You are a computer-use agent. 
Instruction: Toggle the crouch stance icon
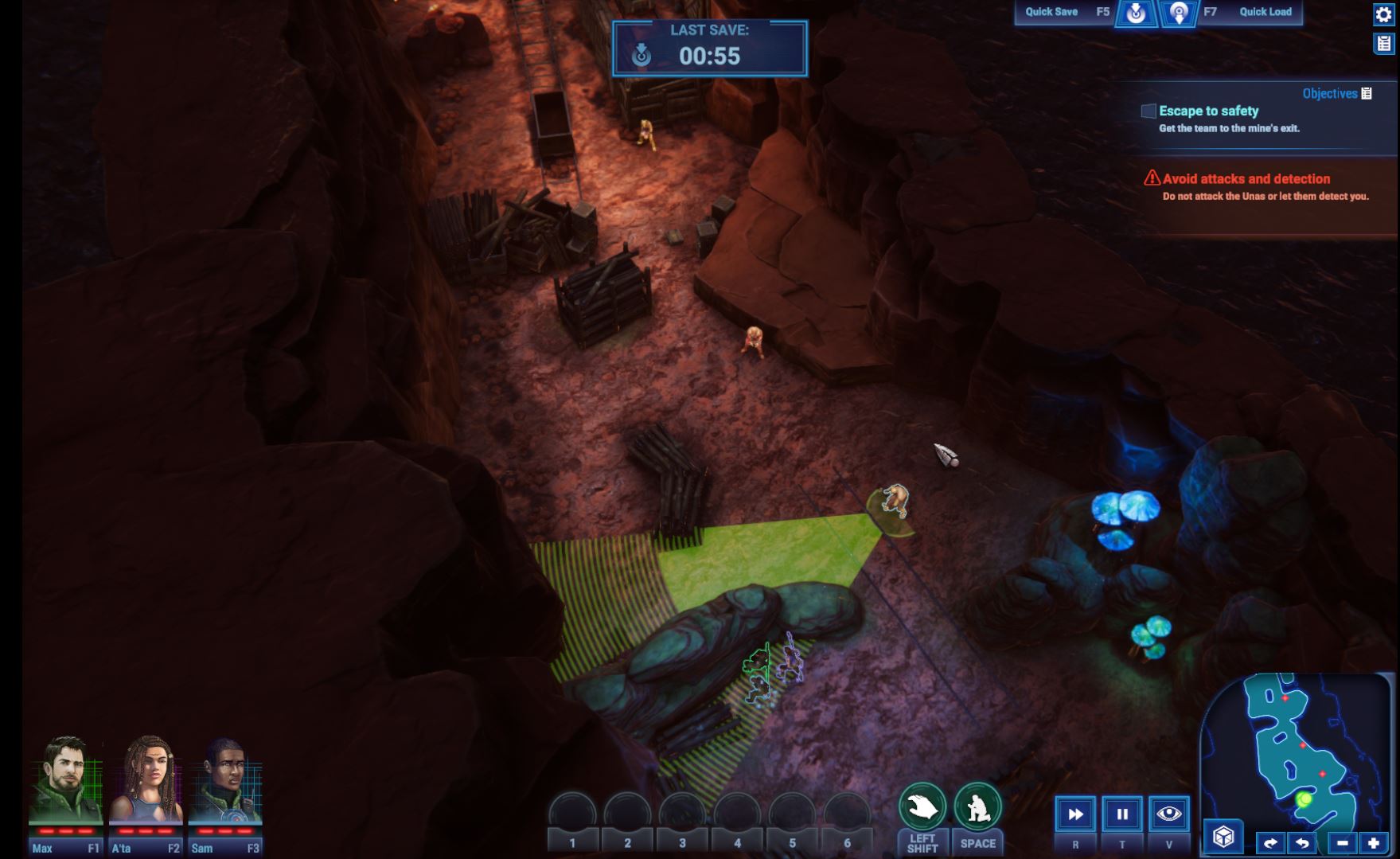pos(977,807)
